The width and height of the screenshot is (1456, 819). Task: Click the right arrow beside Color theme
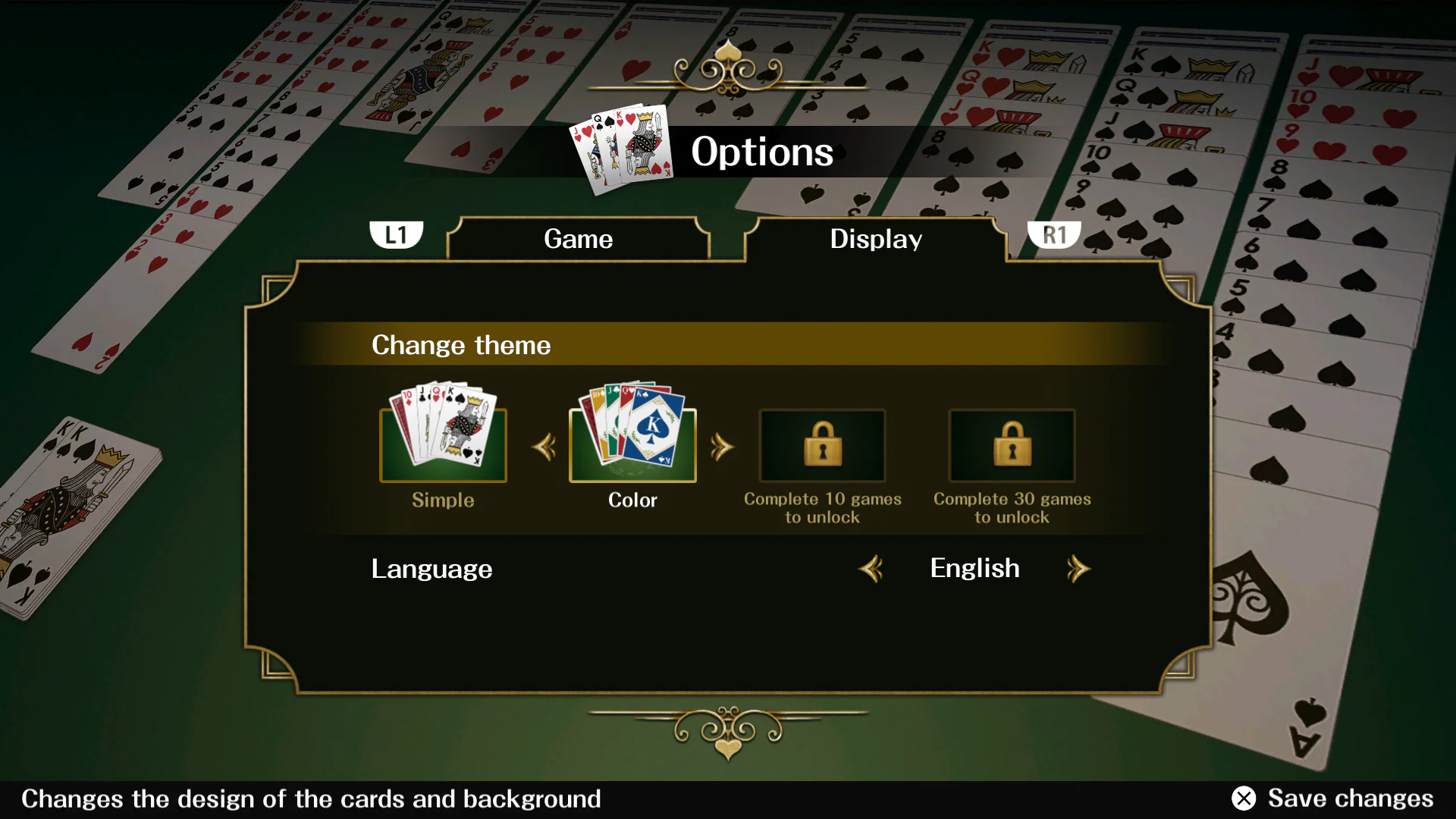723,447
